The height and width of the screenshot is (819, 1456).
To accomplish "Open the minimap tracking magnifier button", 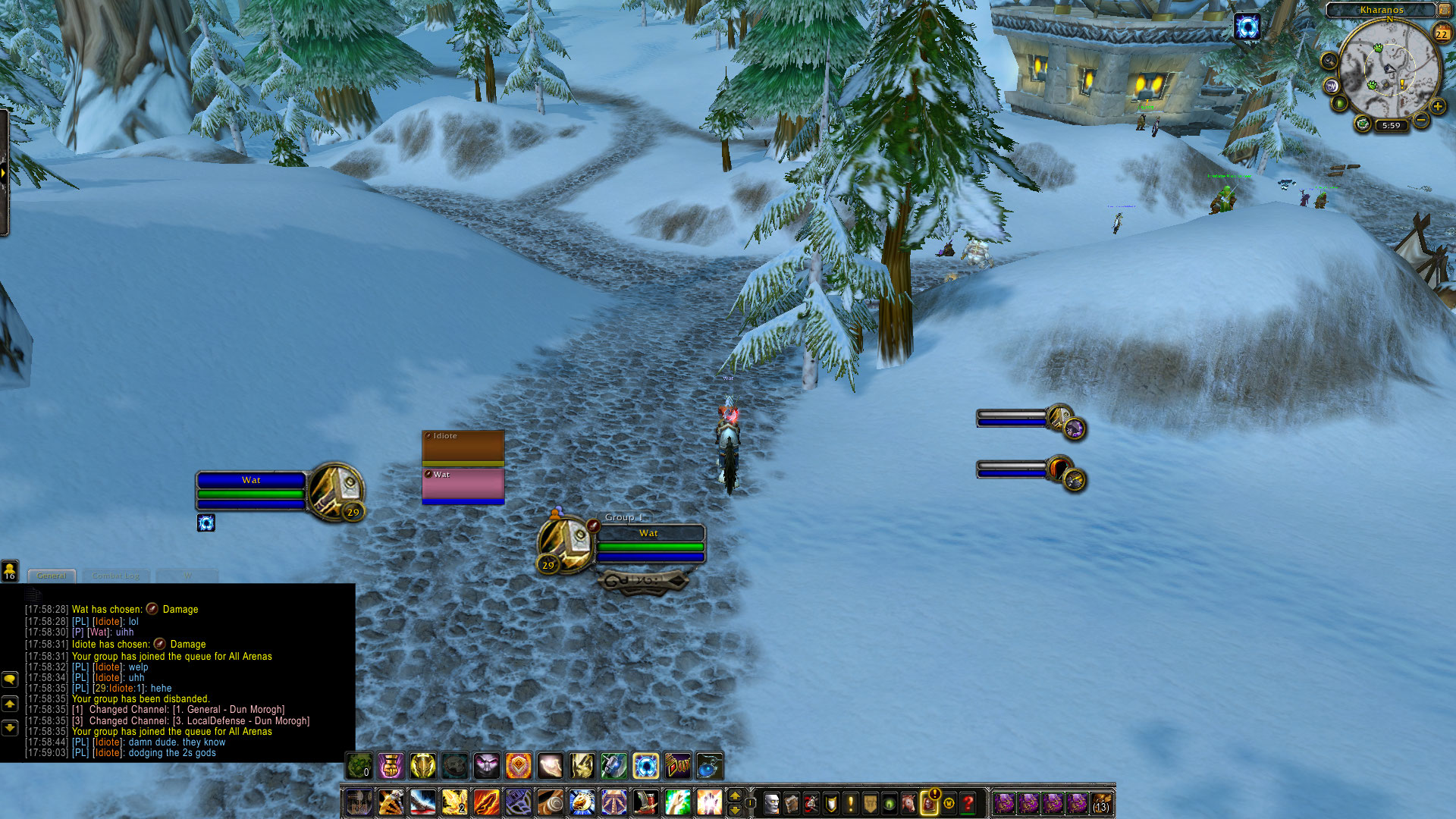I will point(1329,61).
